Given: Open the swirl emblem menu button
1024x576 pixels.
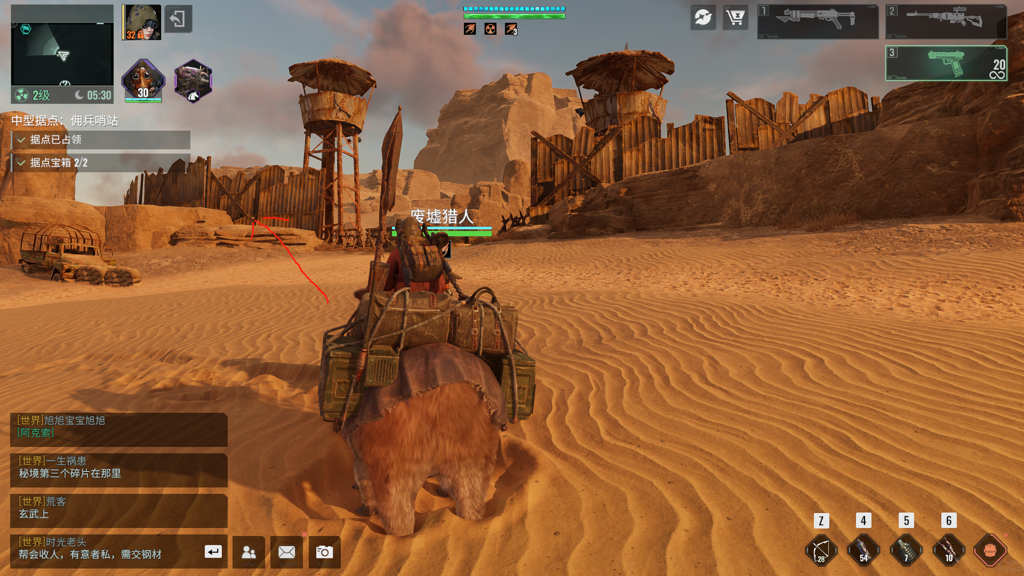Looking at the screenshot, I should click(x=703, y=18).
